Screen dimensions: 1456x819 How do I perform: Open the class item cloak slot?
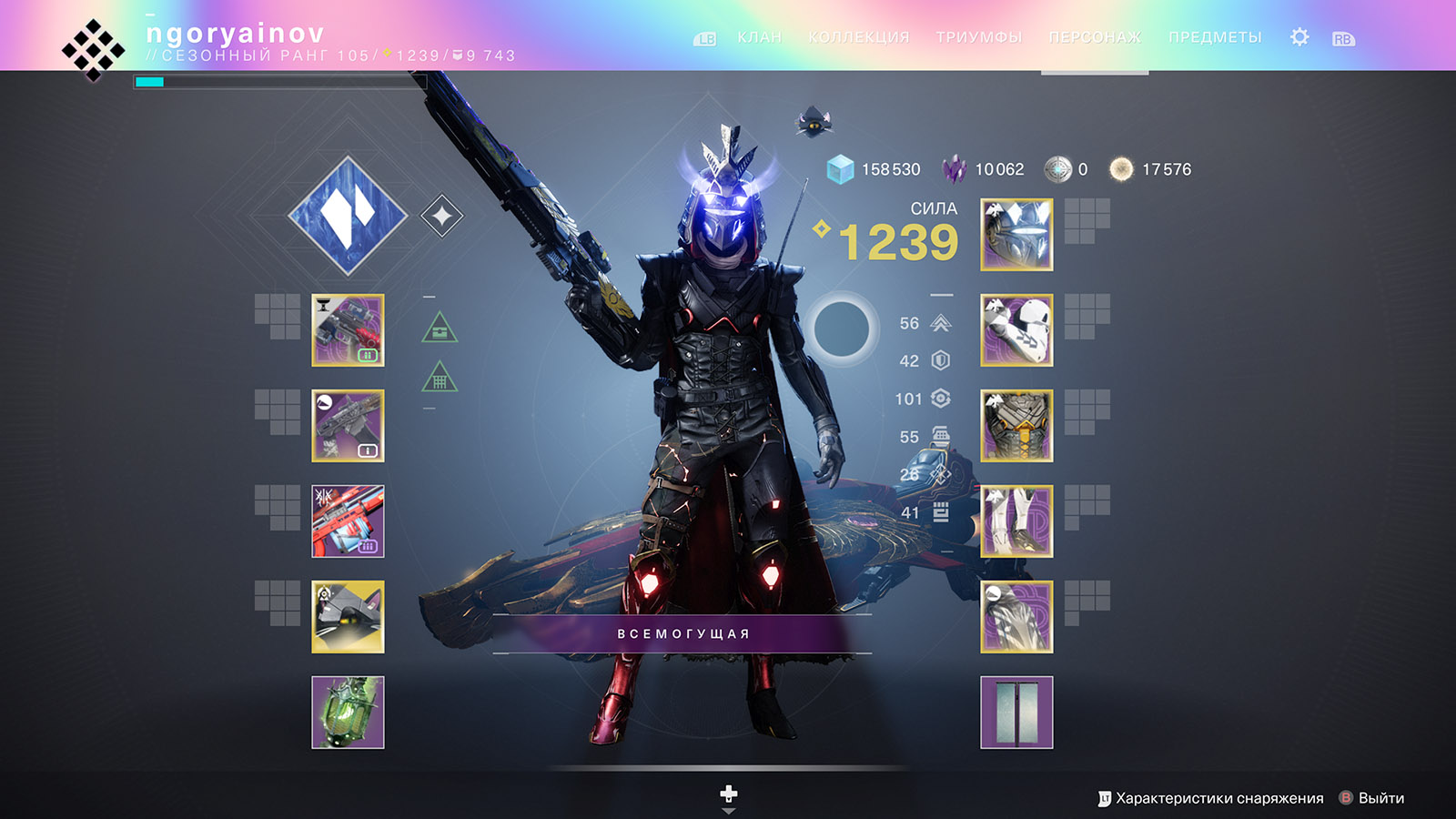tap(1016, 617)
